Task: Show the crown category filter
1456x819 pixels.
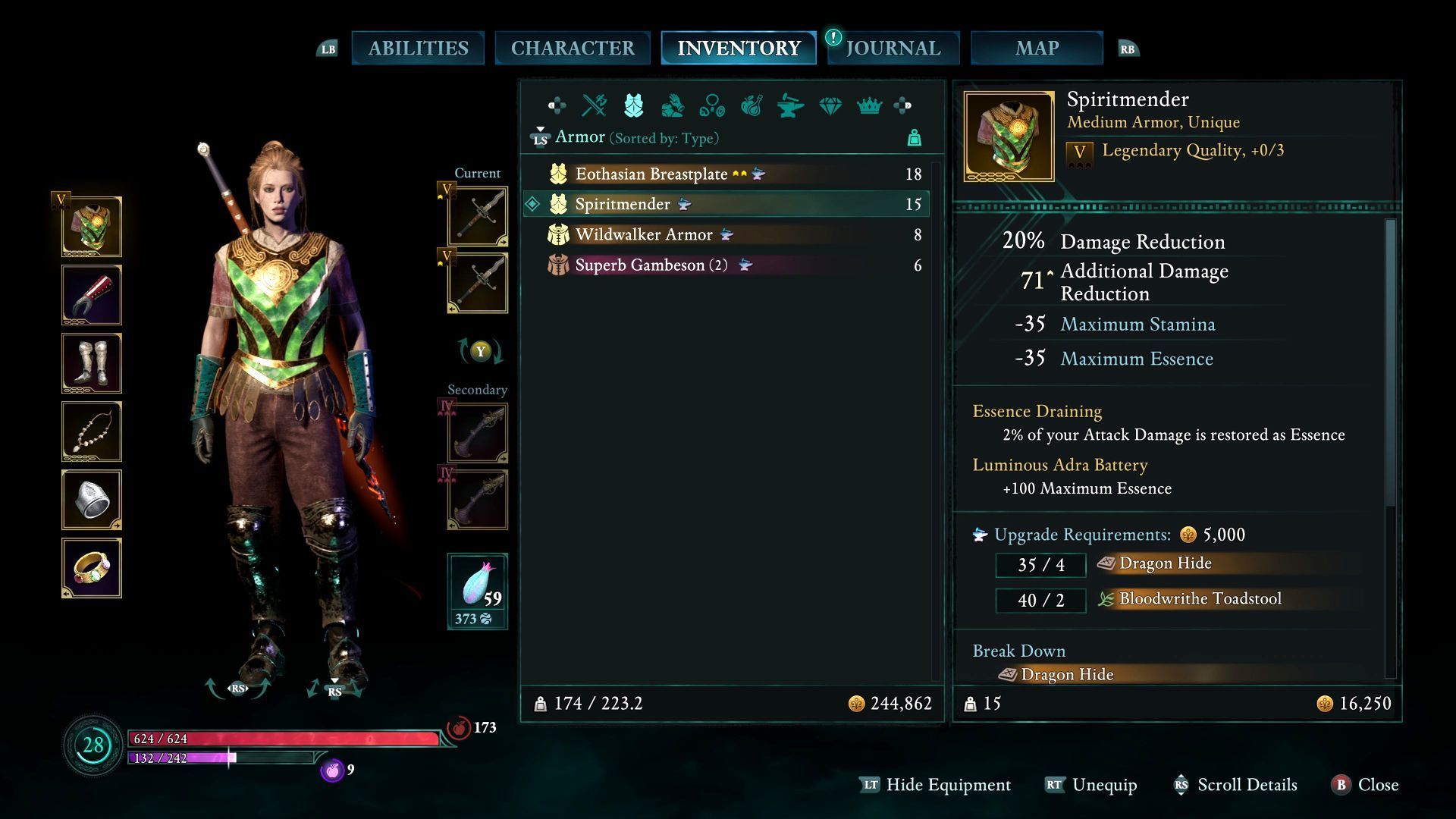Action: [x=869, y=105]
